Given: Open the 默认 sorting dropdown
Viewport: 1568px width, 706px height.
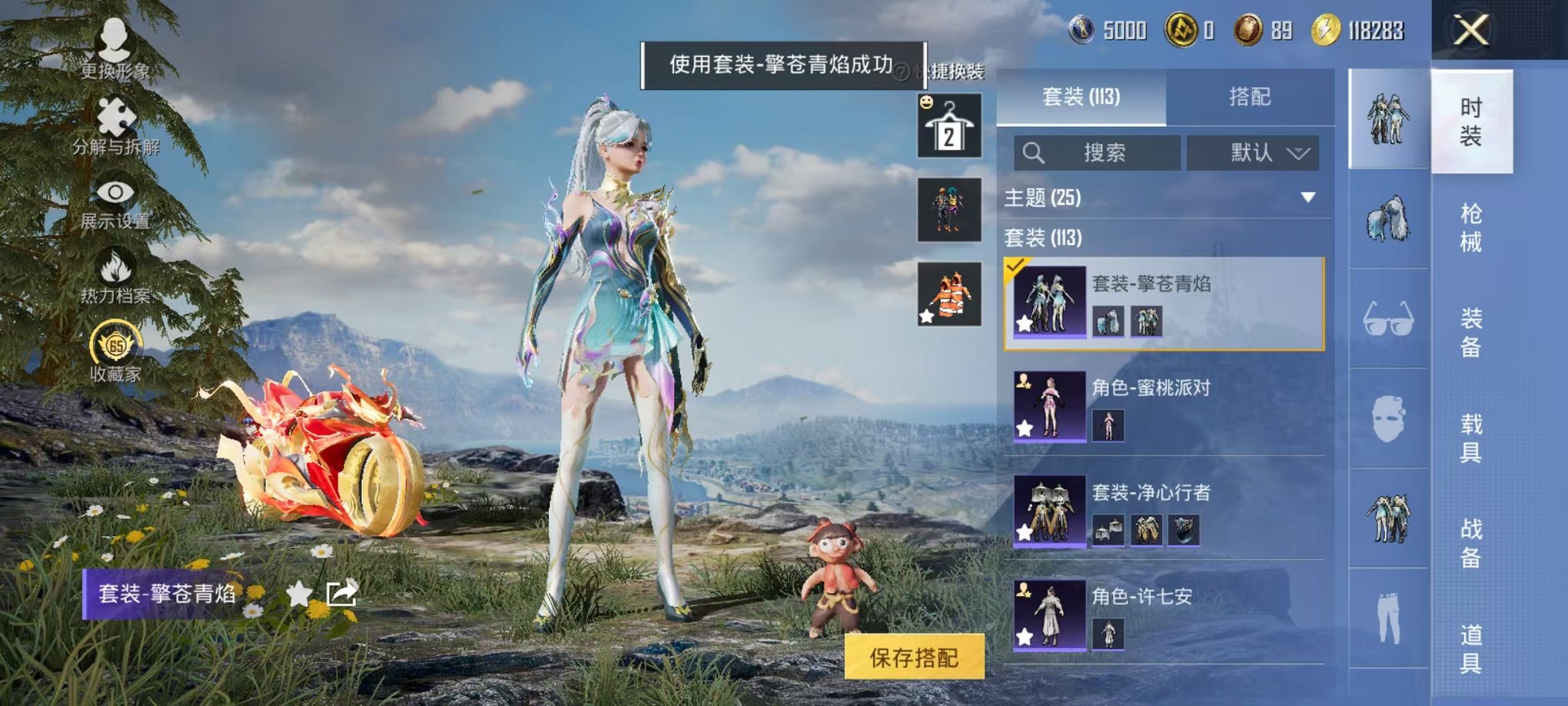Looking at the screenshot, I should click(1251, 152).
